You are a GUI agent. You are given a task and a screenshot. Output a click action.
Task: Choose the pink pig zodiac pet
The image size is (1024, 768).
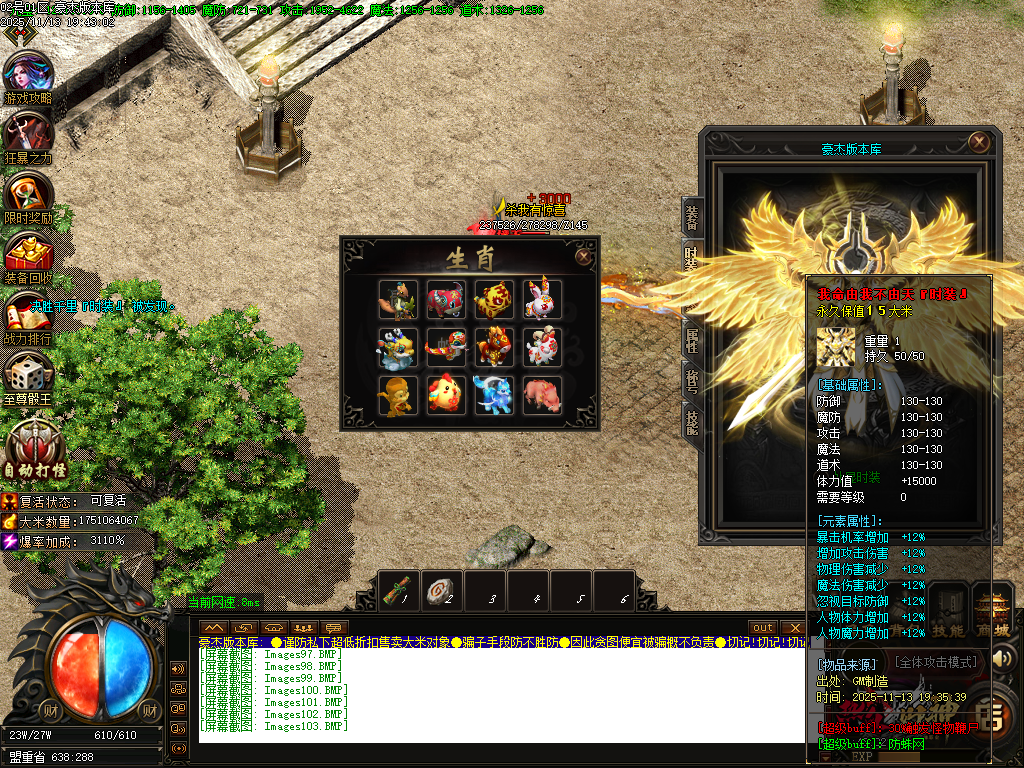click(x=542, y=395)
